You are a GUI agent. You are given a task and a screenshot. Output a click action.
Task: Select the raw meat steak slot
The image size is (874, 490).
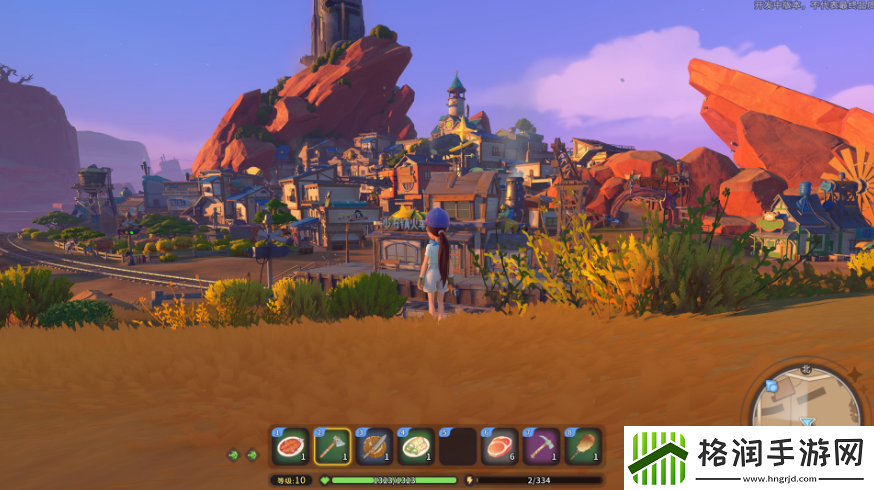pos(500,445)
